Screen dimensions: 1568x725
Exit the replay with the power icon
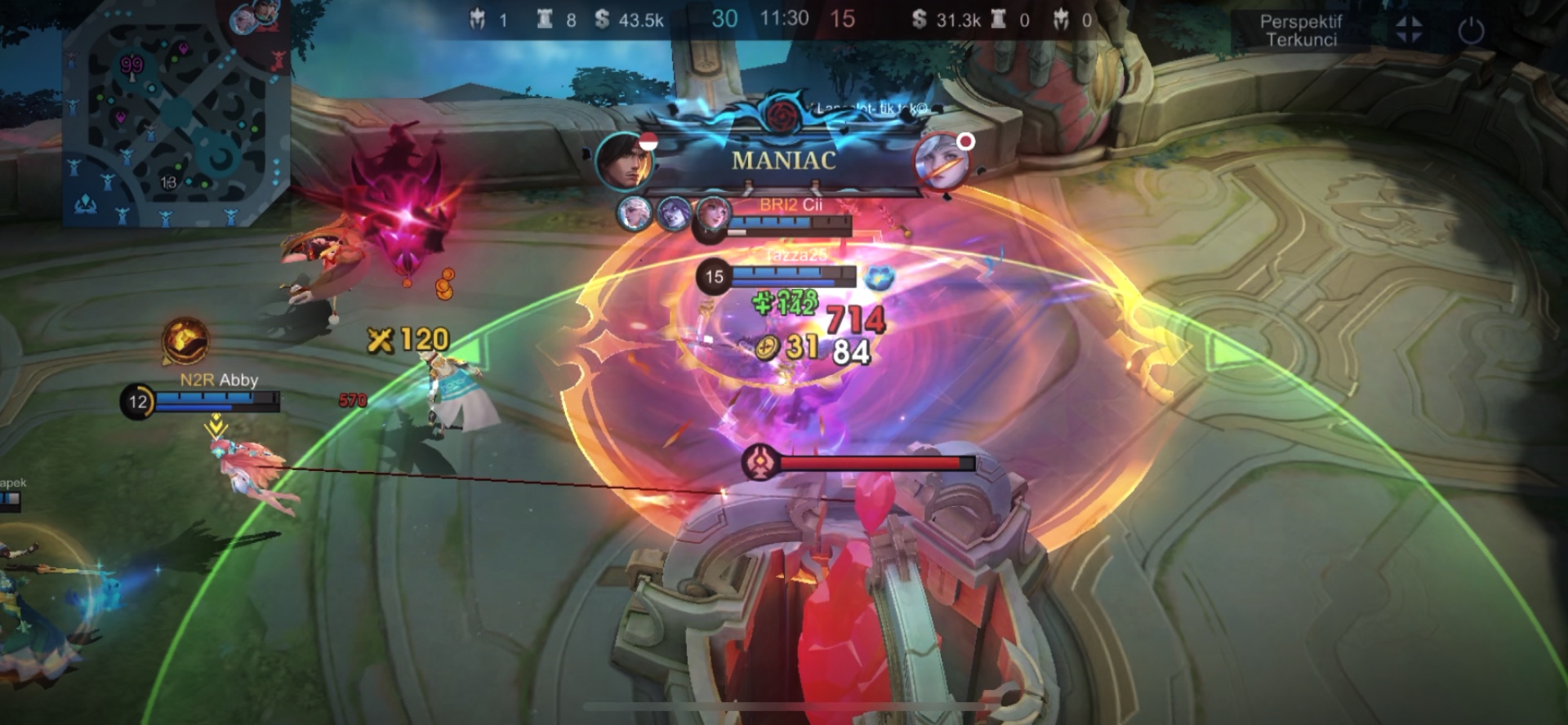1471,31
